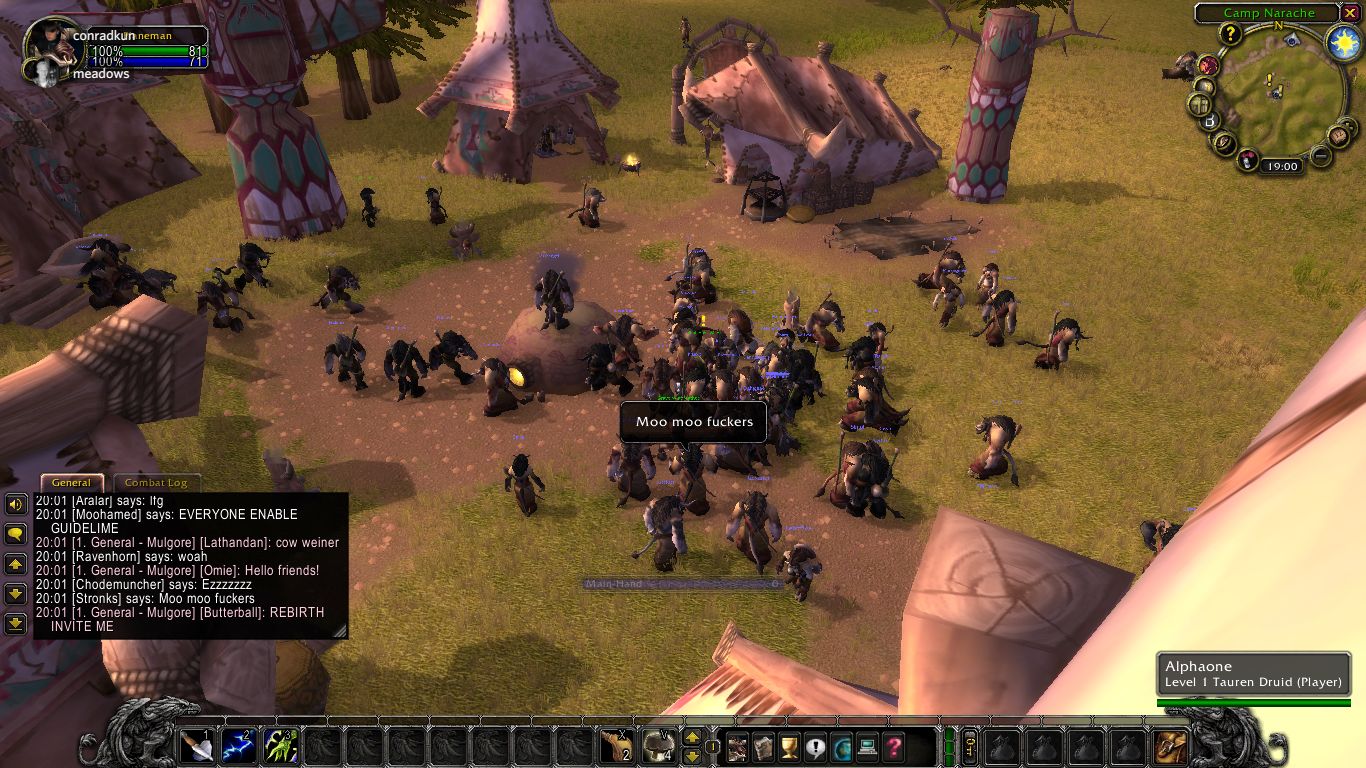Open the world map globe icon
The width and height of the screenshot is (1366, 768).
[841, 746]
